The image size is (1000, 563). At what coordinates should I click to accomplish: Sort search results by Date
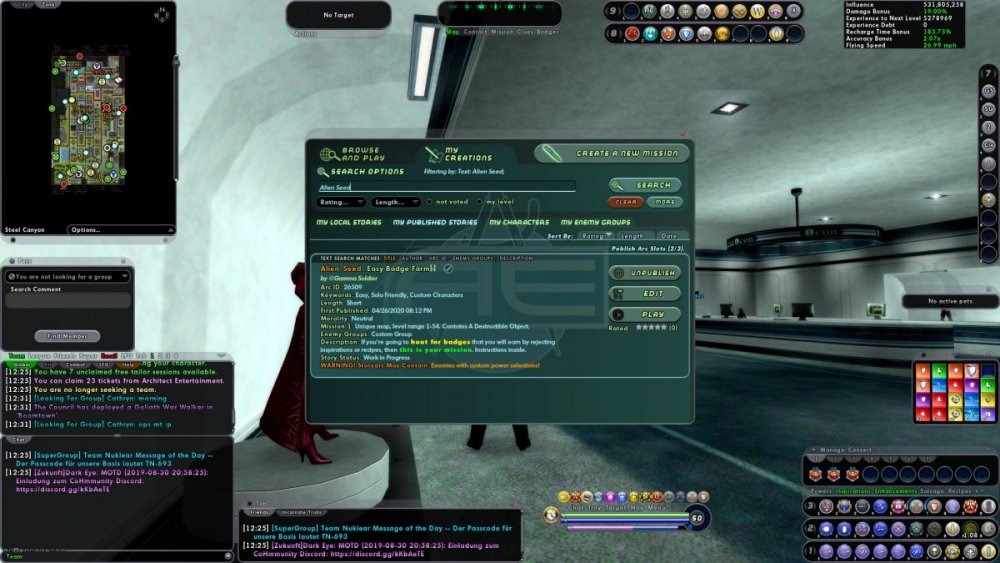669,236
